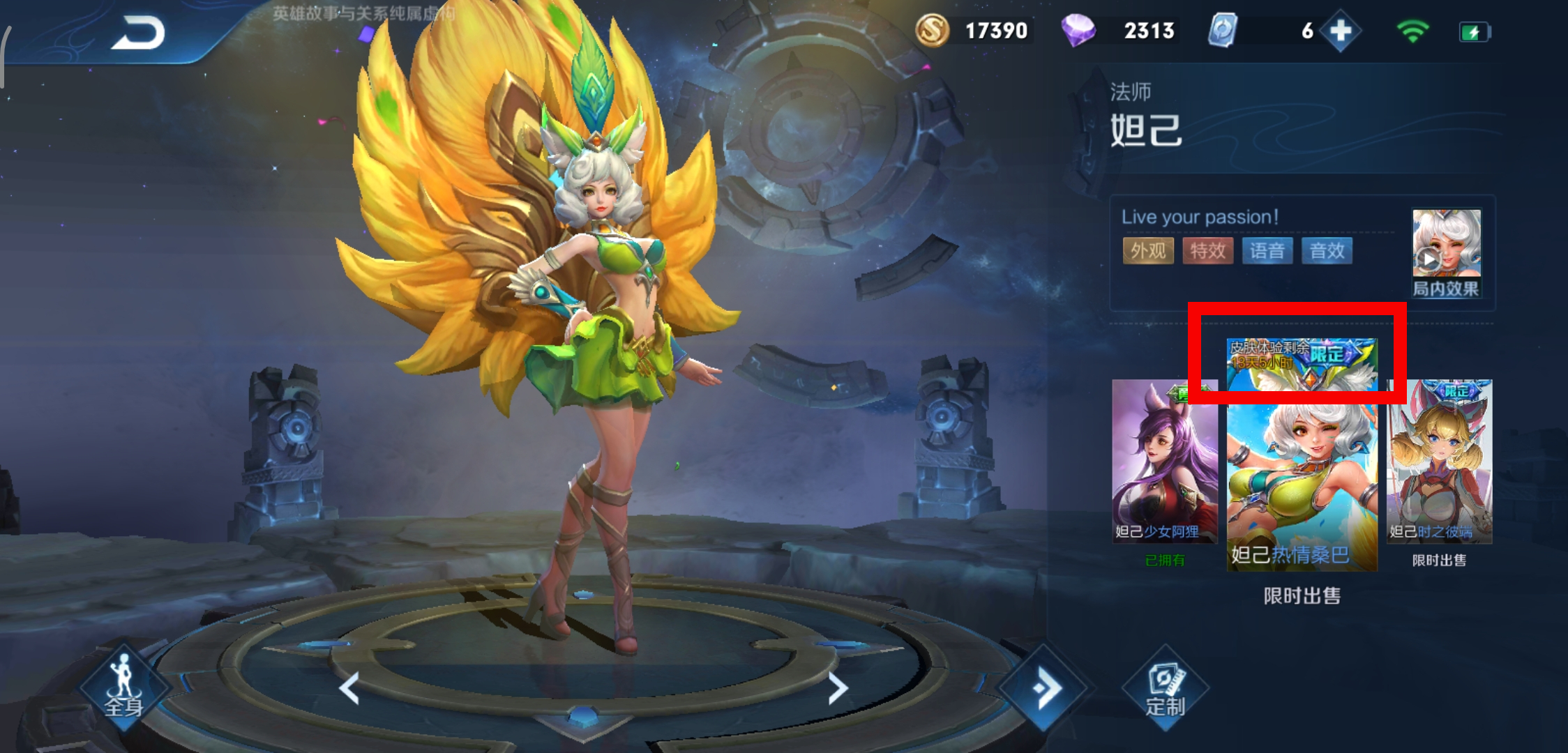Open the purple diamond currency icon
This screenshot has width=1568, height=753.
pyautogui.click(x=1078, y=31)
